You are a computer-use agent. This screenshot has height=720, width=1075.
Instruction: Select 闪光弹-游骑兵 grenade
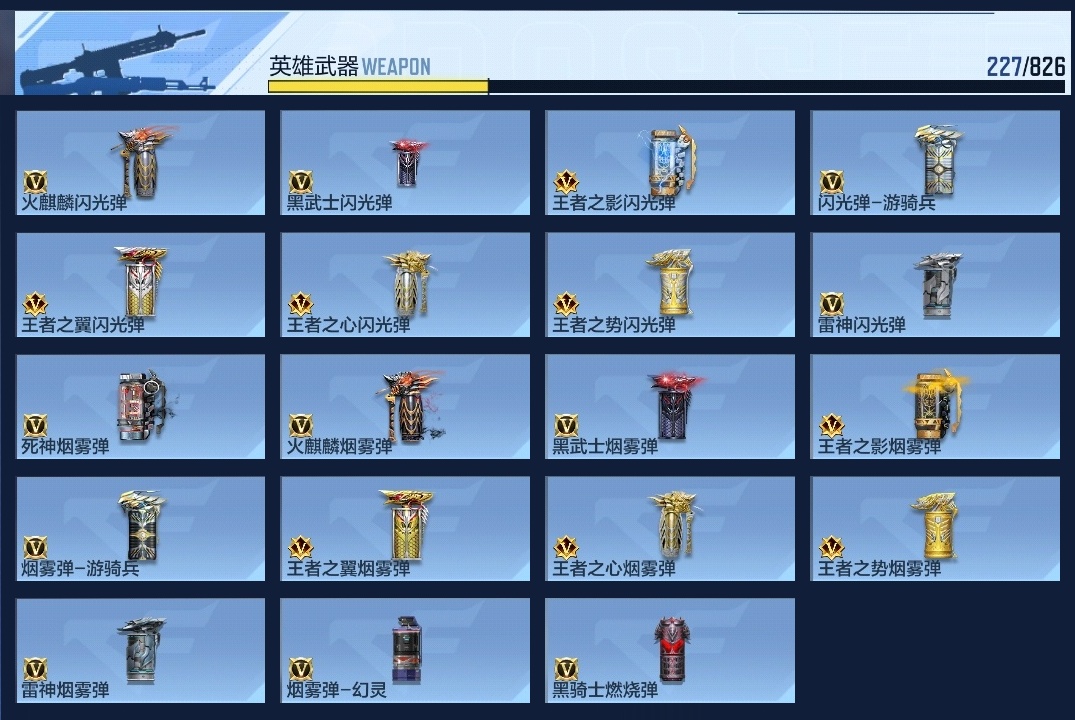coord(935,162)
